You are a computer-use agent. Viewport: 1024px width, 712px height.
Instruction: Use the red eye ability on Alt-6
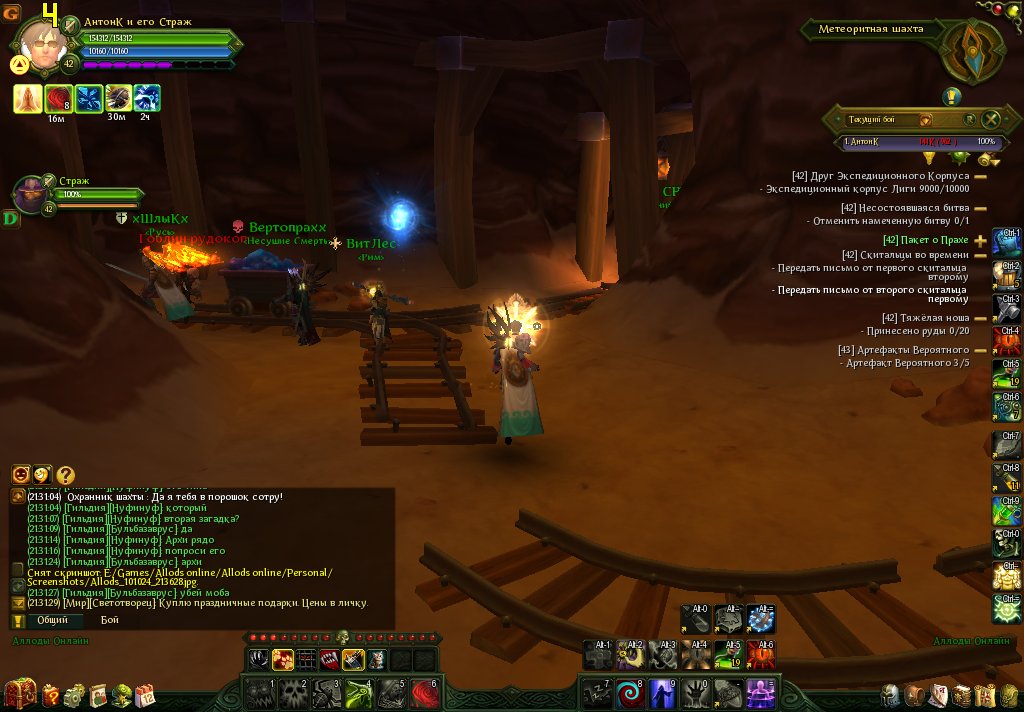point(761,654)
